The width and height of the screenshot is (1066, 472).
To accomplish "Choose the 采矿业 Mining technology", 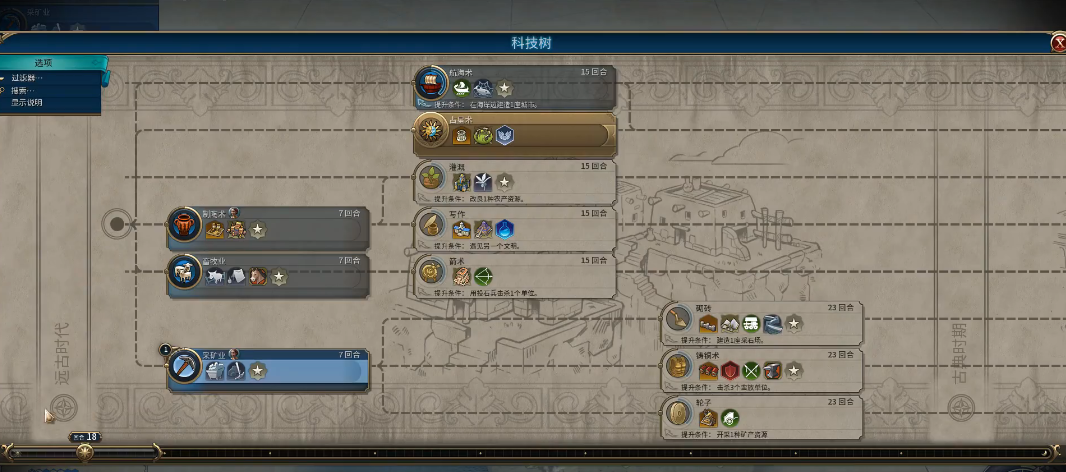I will pos(268,370).
